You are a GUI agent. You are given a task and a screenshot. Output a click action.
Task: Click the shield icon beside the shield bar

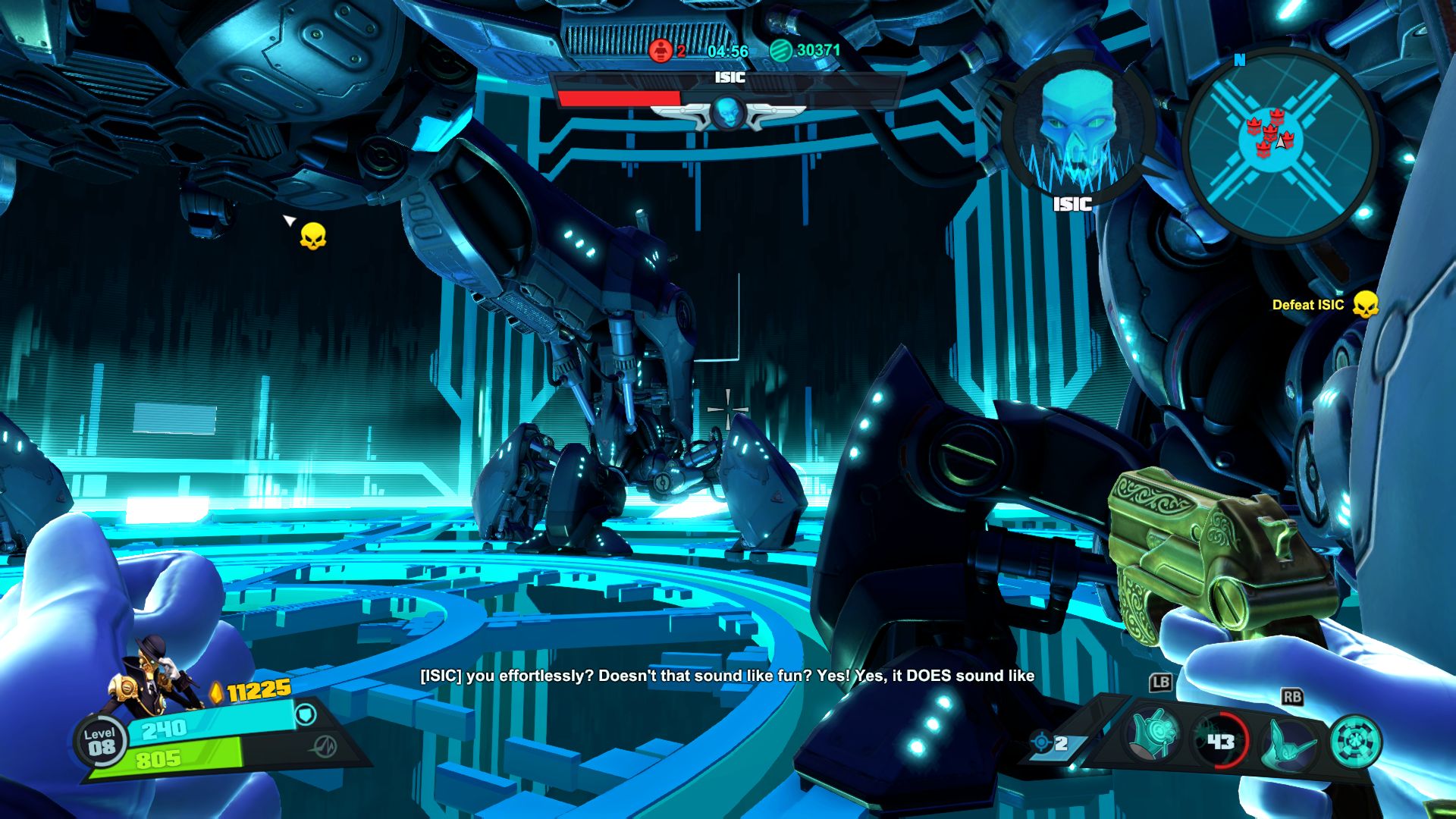tap(305, 715)
